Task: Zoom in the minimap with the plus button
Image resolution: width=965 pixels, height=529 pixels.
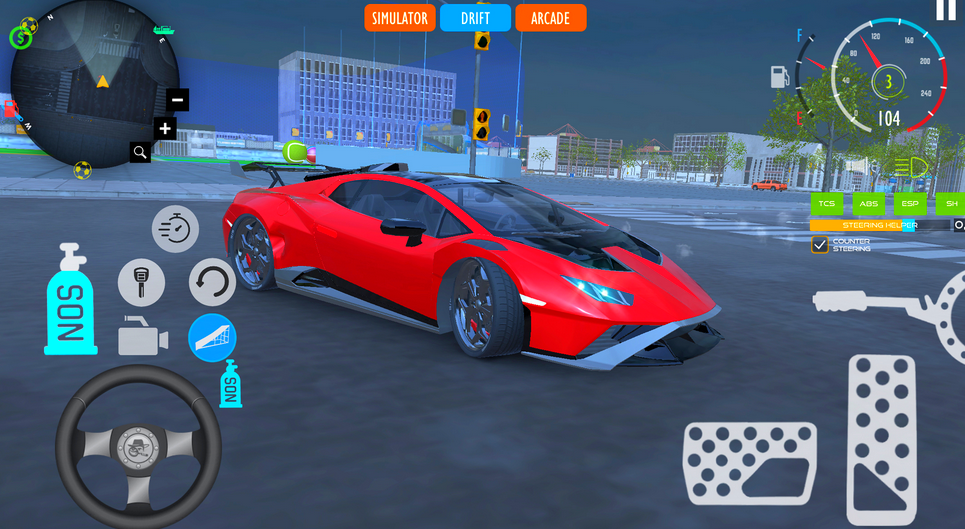Action: click(x=165, y=128)
